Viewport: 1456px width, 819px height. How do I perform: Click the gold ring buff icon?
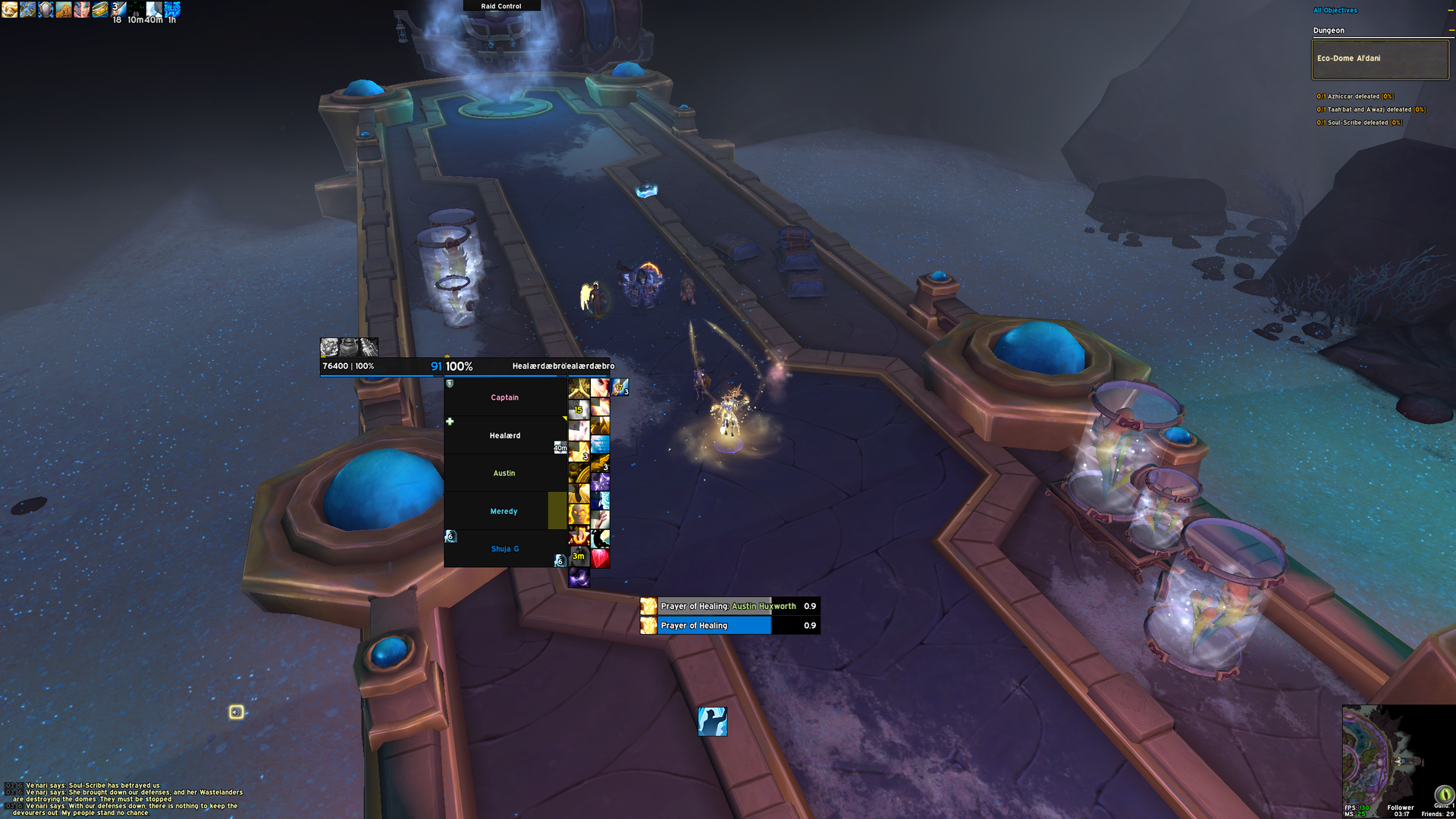(99, 9)
